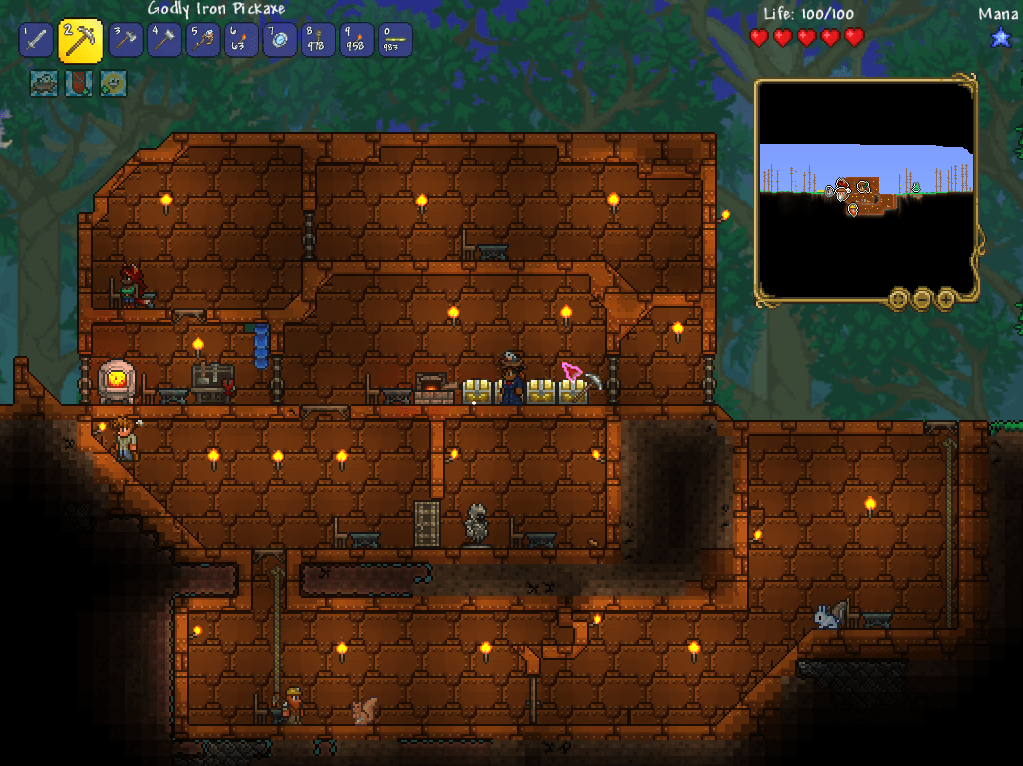Image resolution: width=1023 pixels, height=766 pixels.
Task: Choose the axe in hotbar slot 3
Action: (126, 40)
